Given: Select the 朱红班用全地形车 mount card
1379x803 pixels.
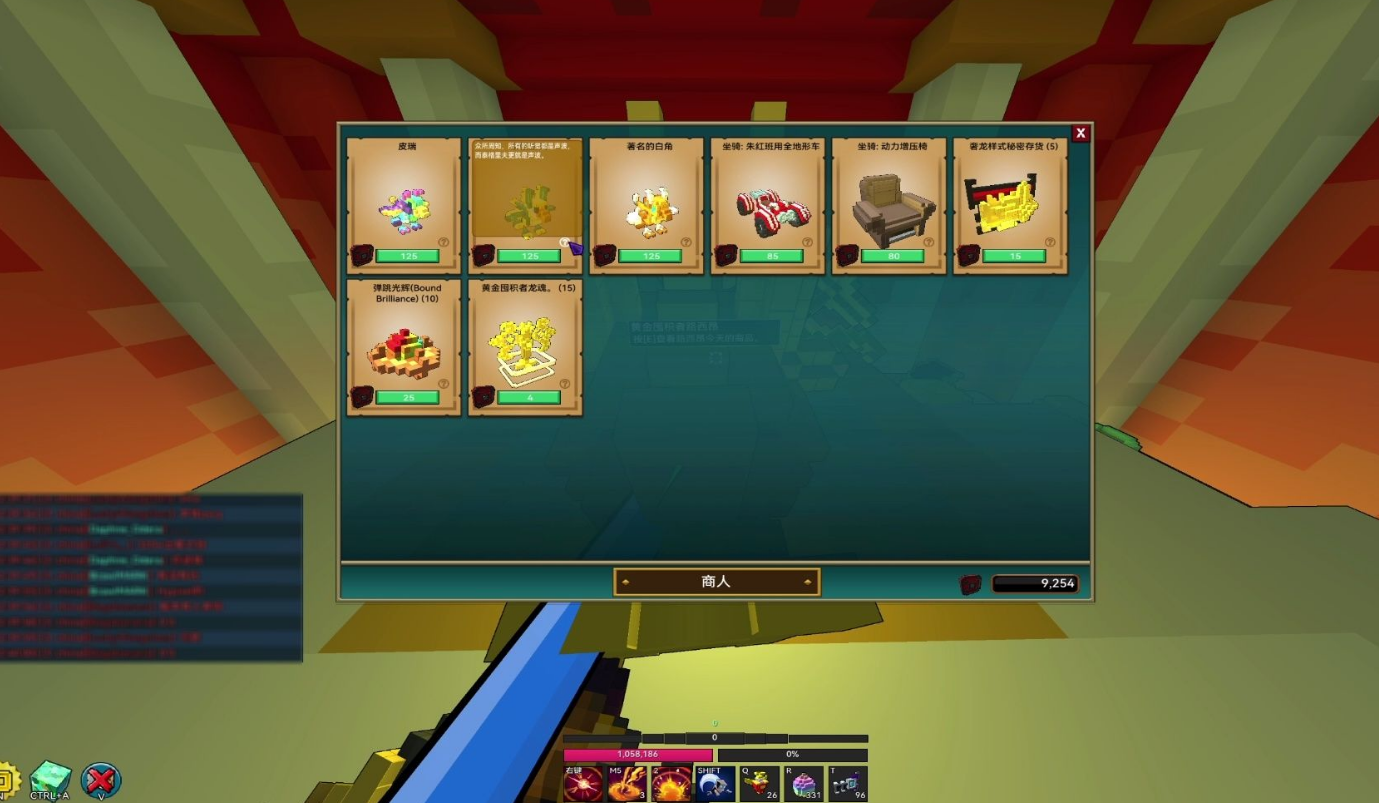Looking at the screenshot, I should tap(767, 206).
